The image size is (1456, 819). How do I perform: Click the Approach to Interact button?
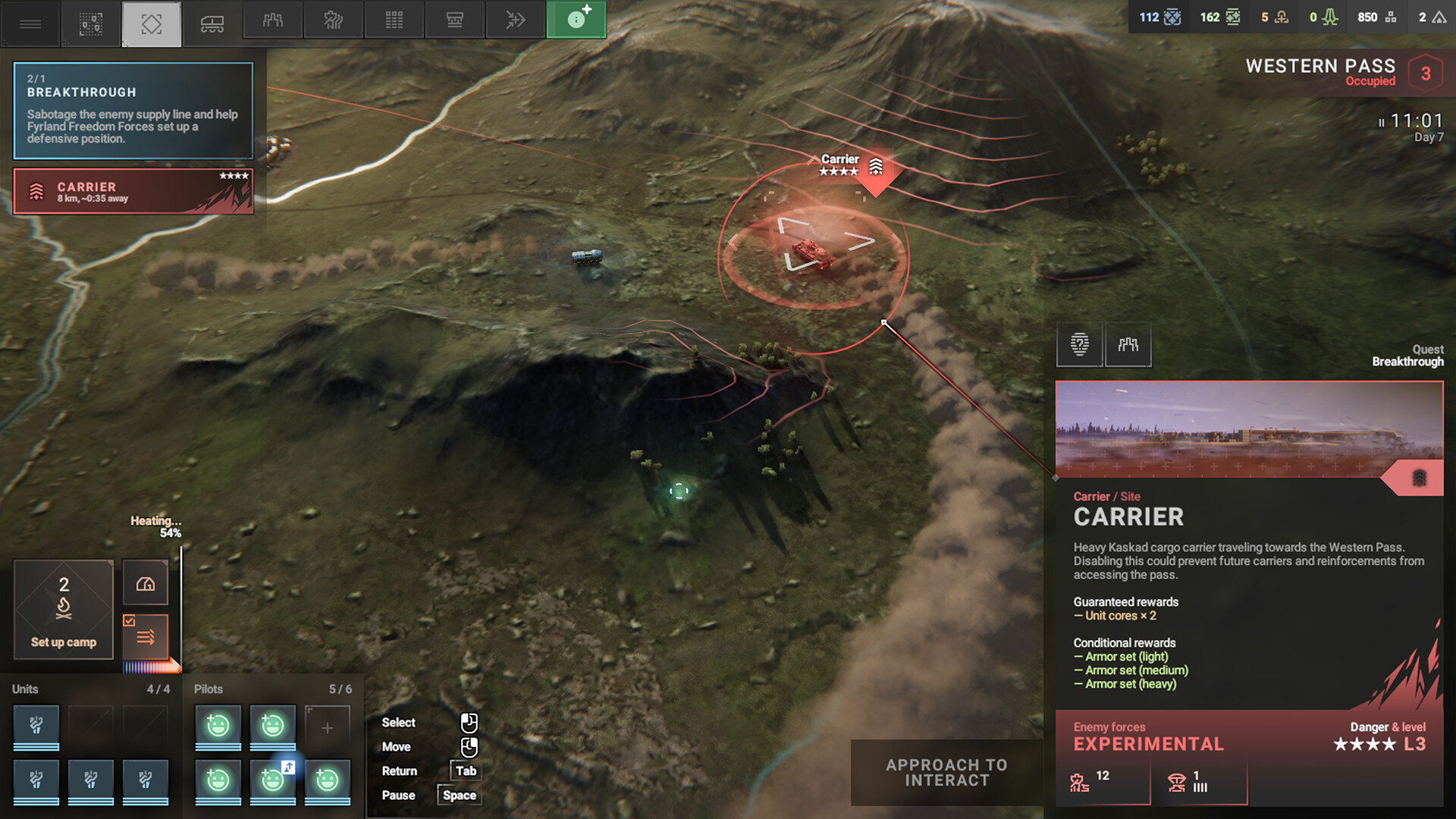pyautogui.click(x=946, y=773)
